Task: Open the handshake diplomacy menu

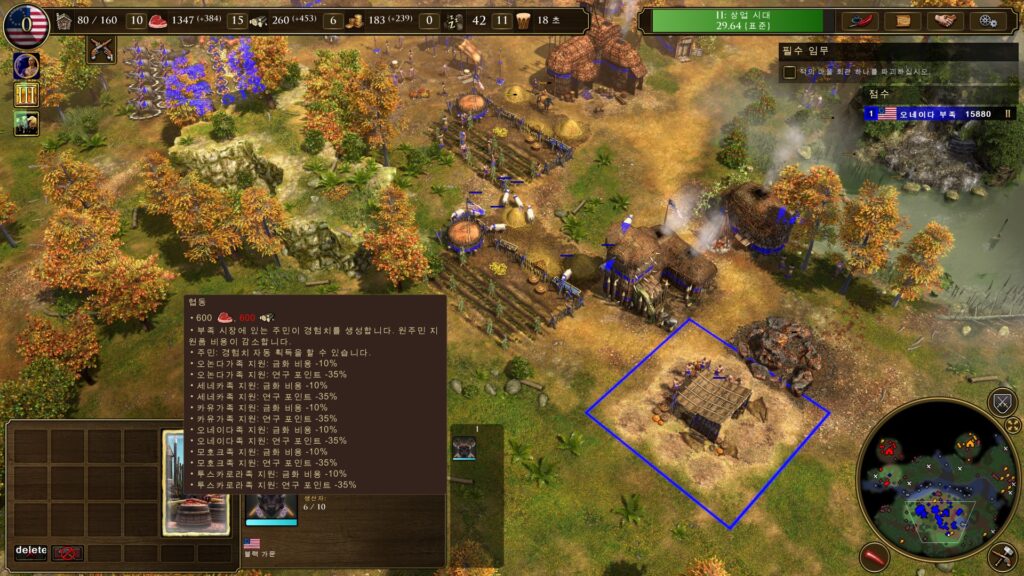Action: click(x=945, y=20)
